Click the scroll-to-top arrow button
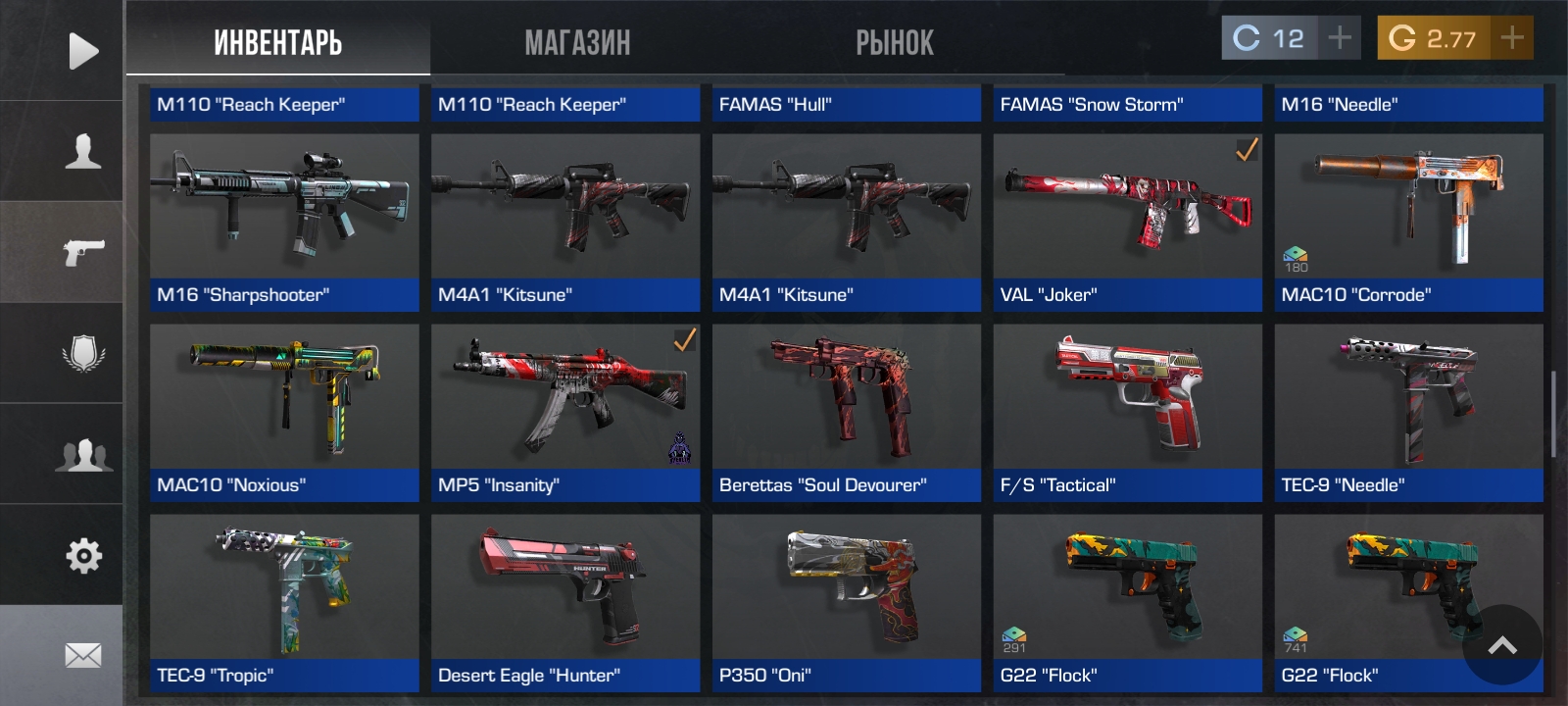 pyautogui.click(x=1501, y=644)
